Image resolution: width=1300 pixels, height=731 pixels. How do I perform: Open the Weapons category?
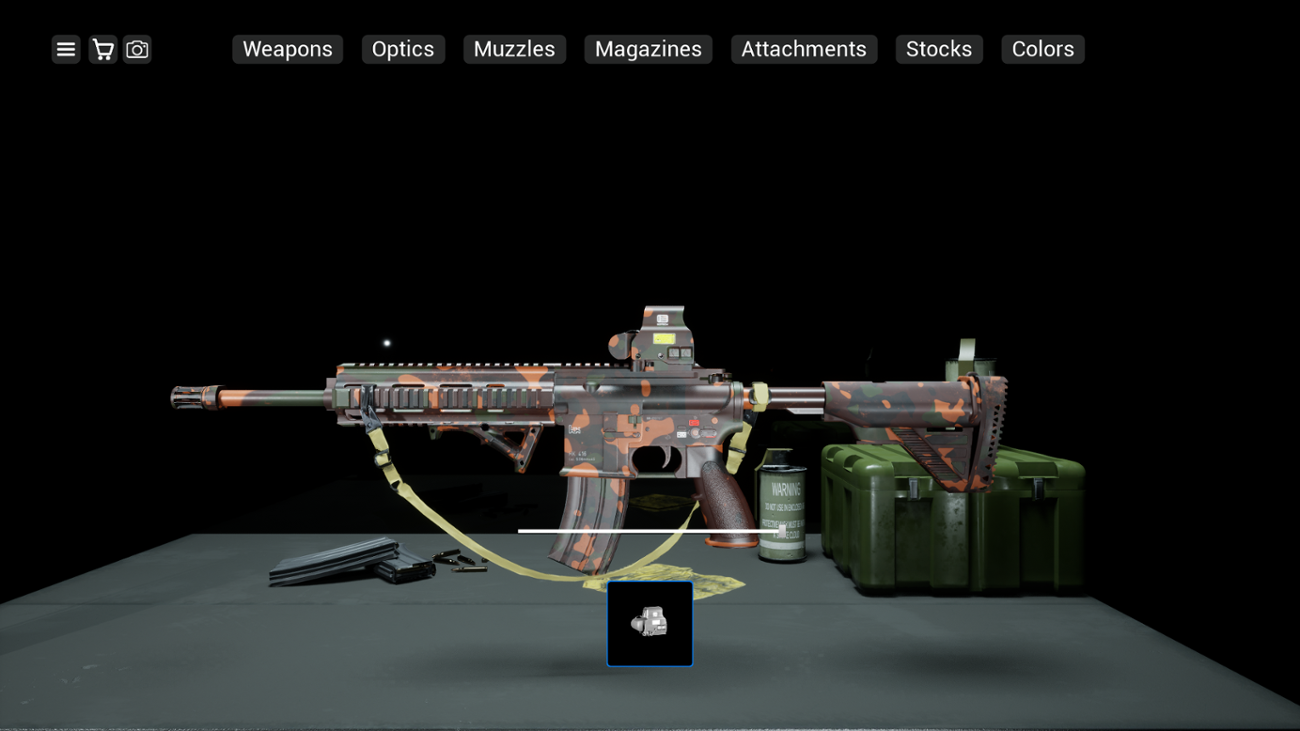click(x=287, y=49)
